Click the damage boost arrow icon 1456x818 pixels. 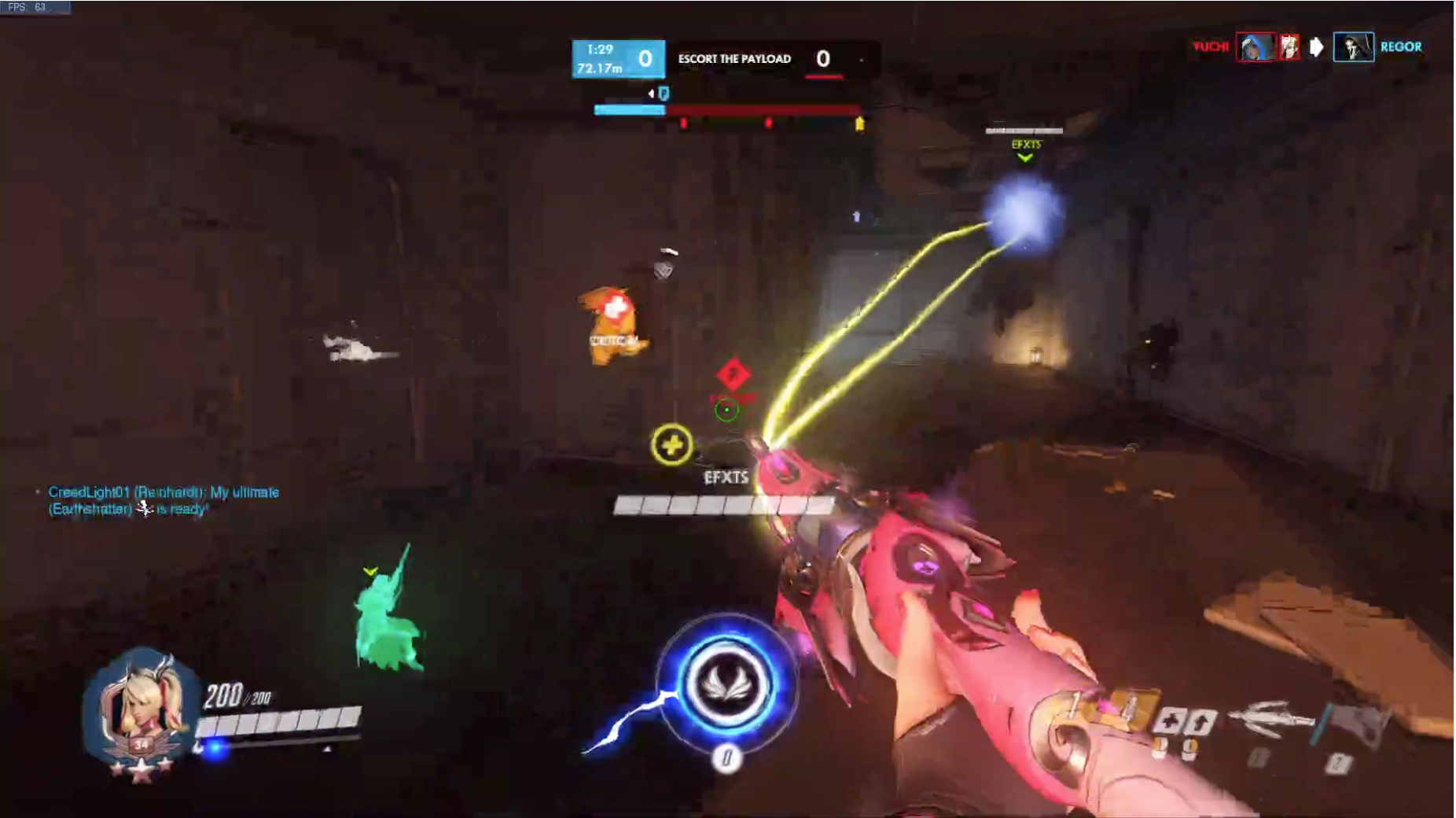click(1199, 720)
